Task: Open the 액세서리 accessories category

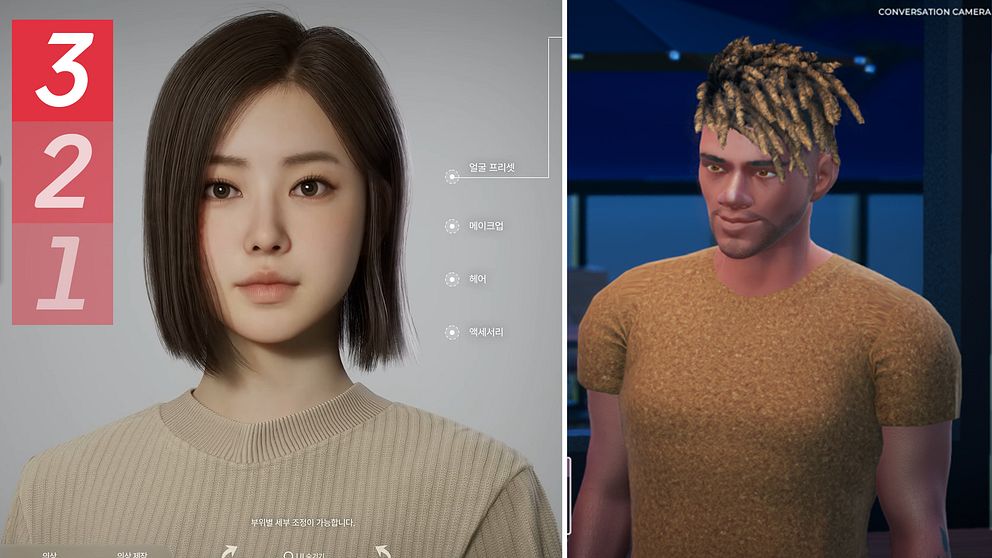Action: point(485,331)
